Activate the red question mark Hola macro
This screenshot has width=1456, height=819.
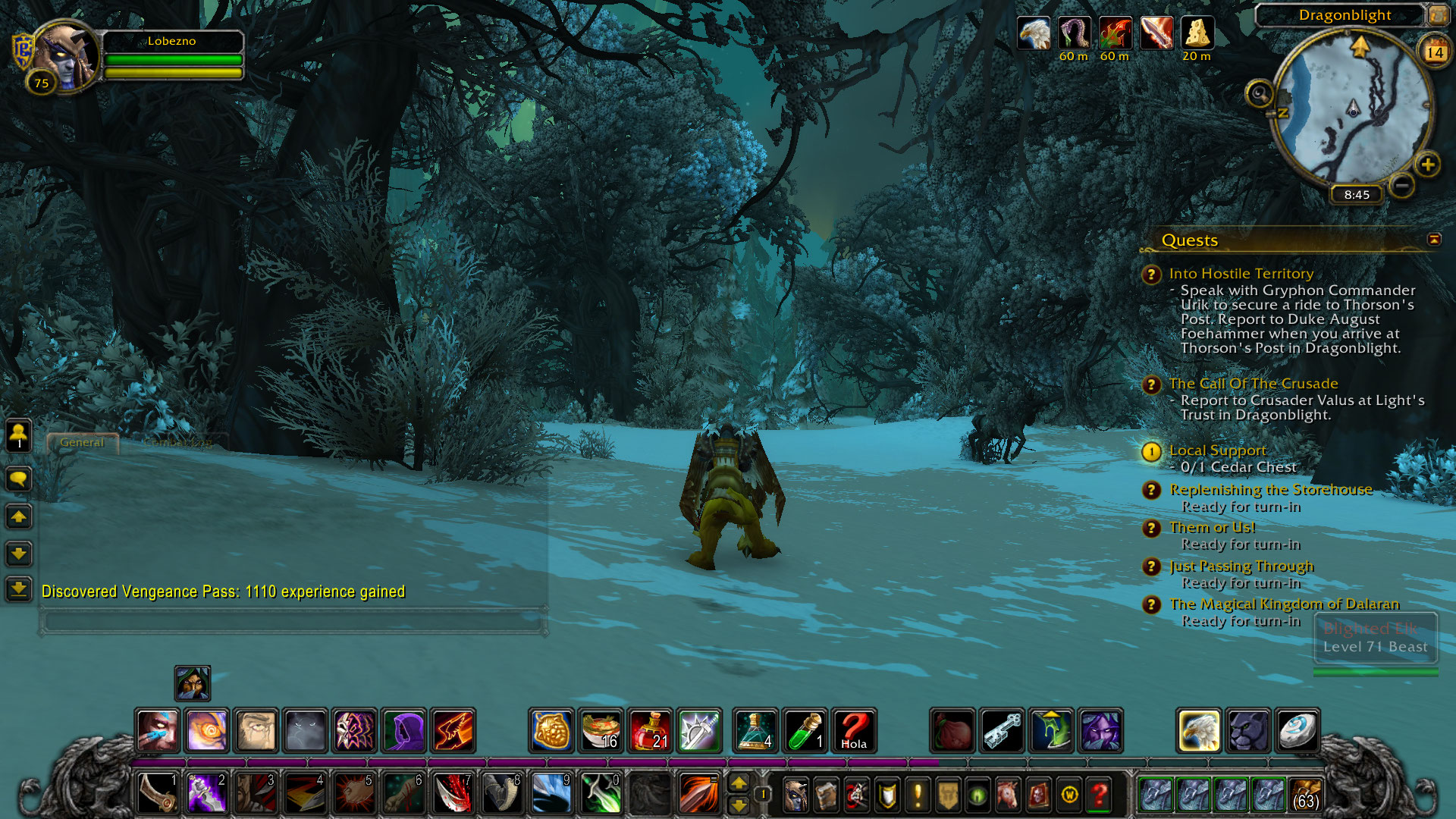[854, 730]
